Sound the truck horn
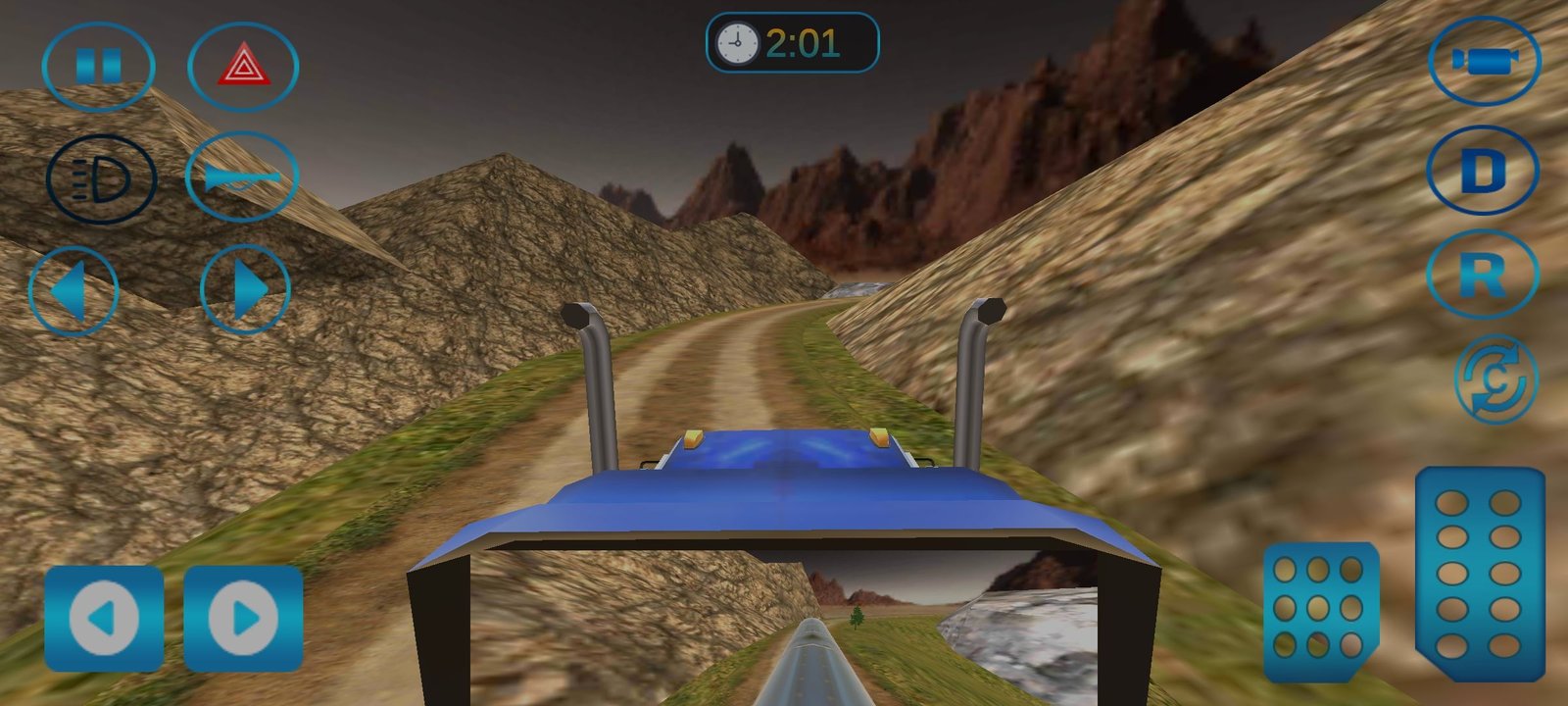Screen dimensions: 1568x706 pyautogui.click(x=241, y=177)
